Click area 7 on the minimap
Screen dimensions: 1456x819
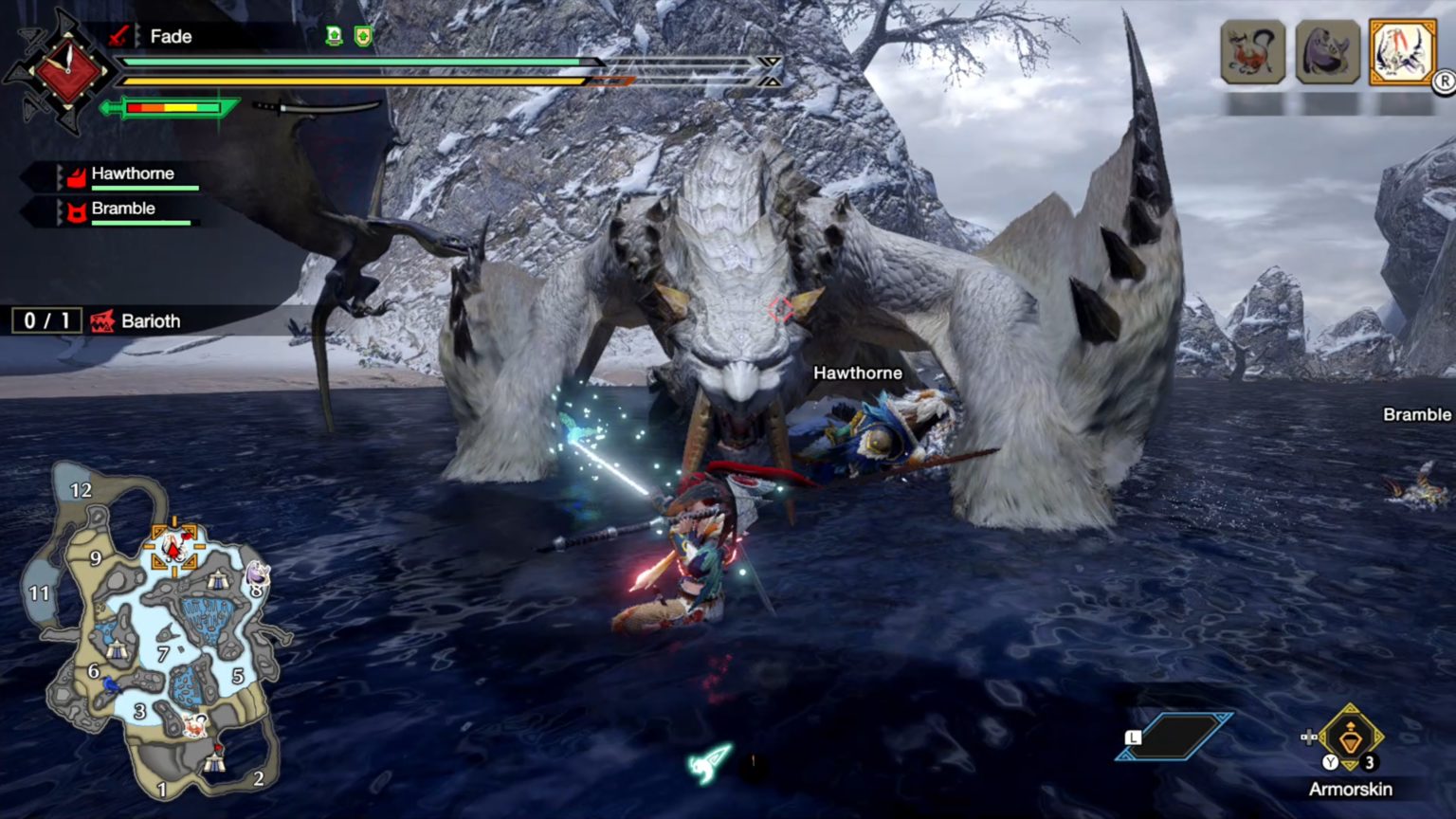(165, 651)
